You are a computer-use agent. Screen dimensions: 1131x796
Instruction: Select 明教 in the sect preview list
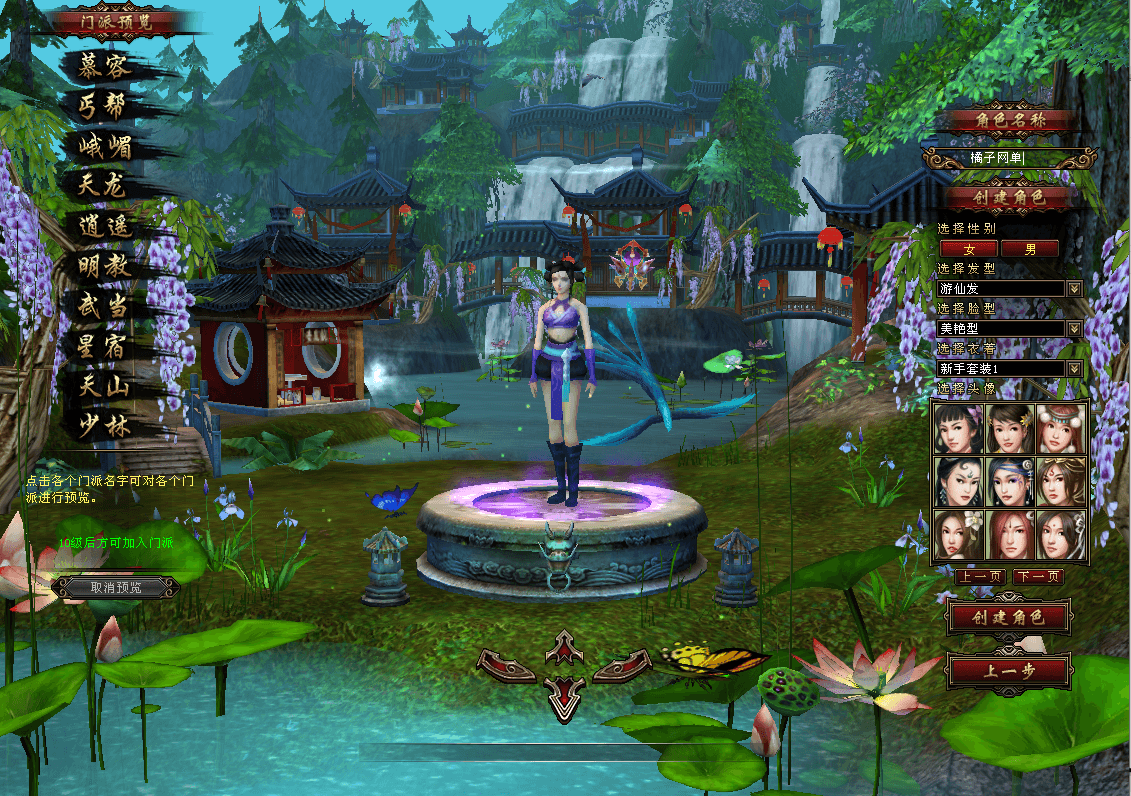coord(105,266)
